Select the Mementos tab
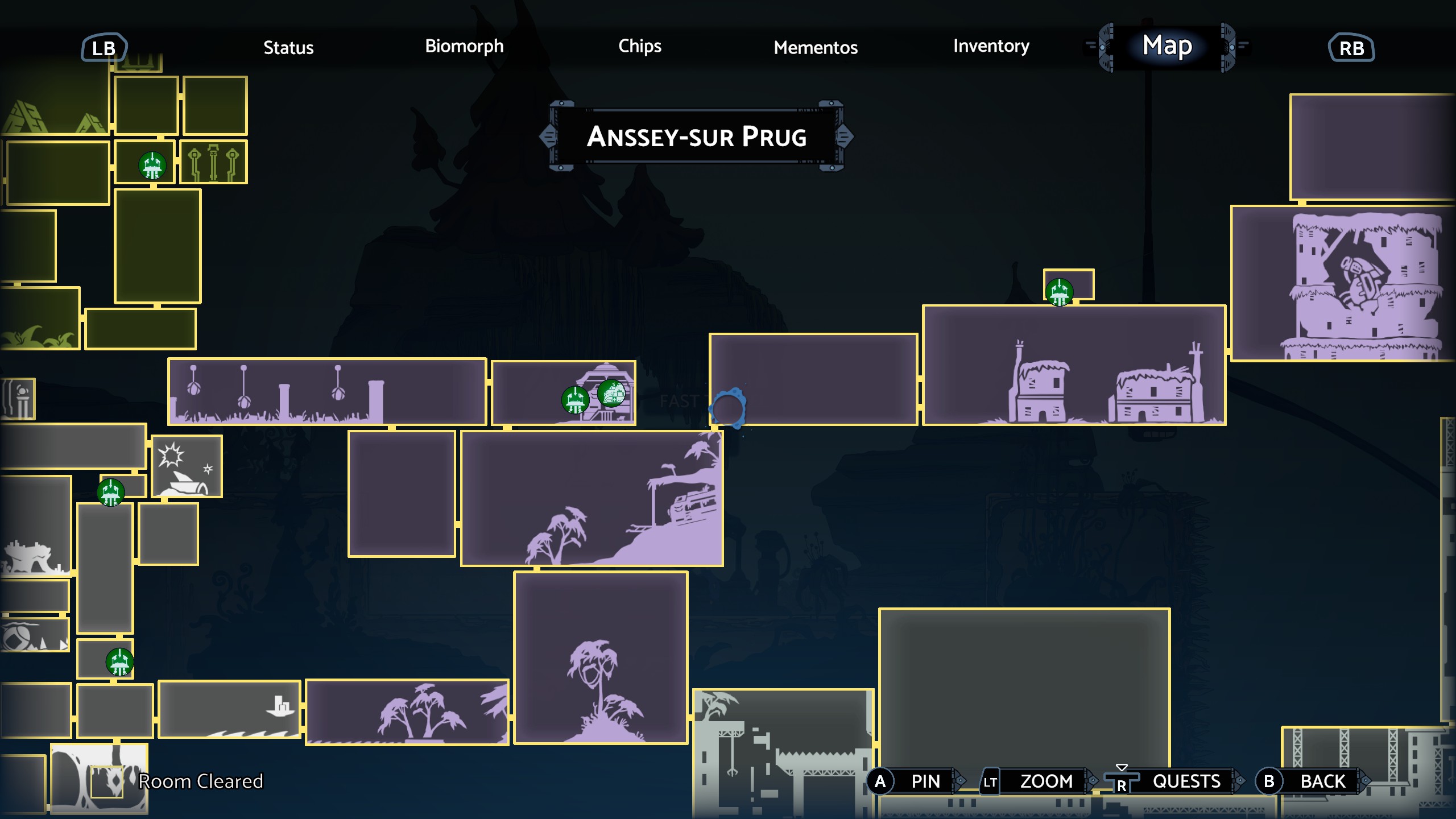Screen dimensions: 1456x819 point(816,48)
